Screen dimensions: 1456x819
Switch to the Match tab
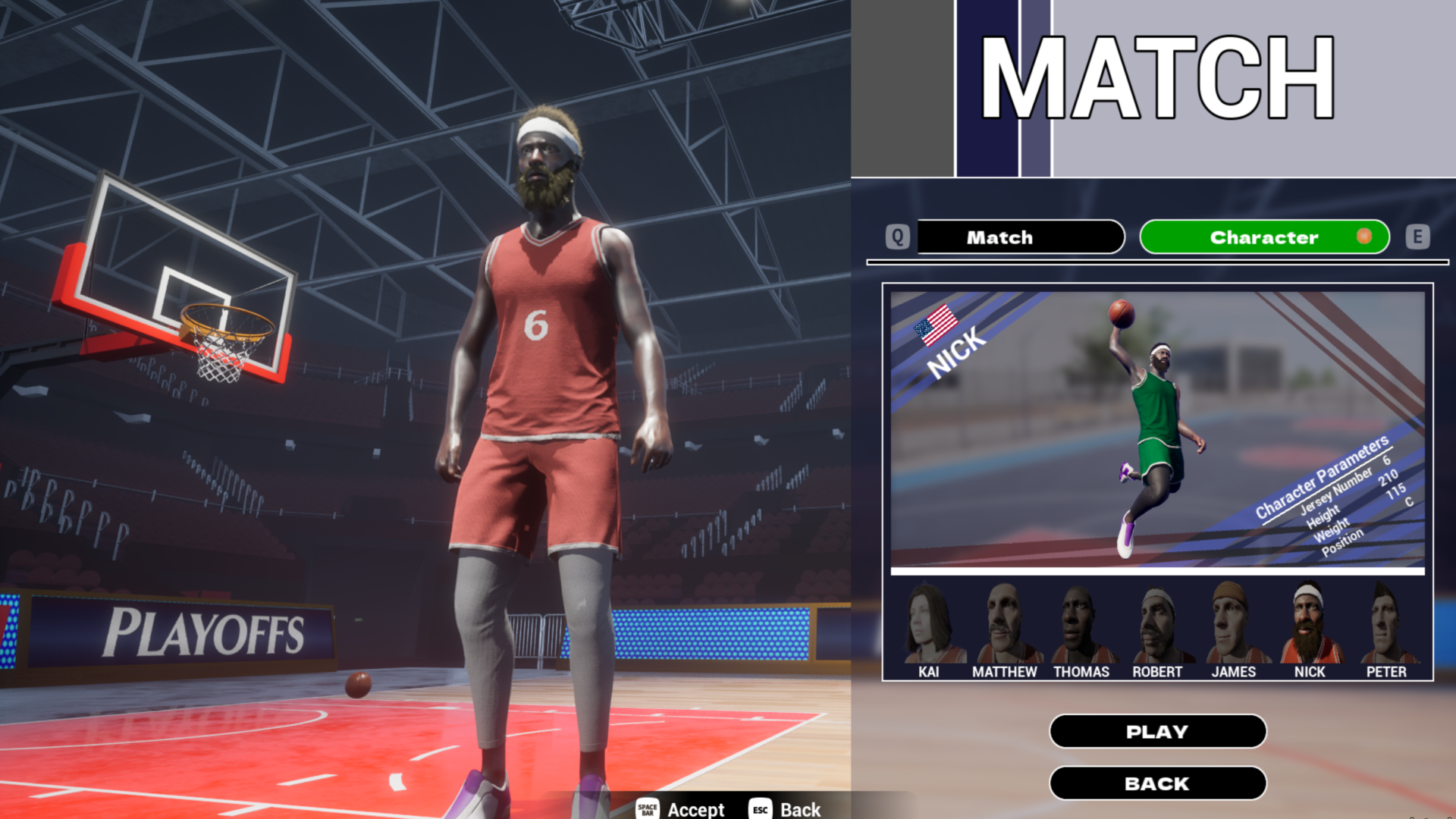point(1020,237)
